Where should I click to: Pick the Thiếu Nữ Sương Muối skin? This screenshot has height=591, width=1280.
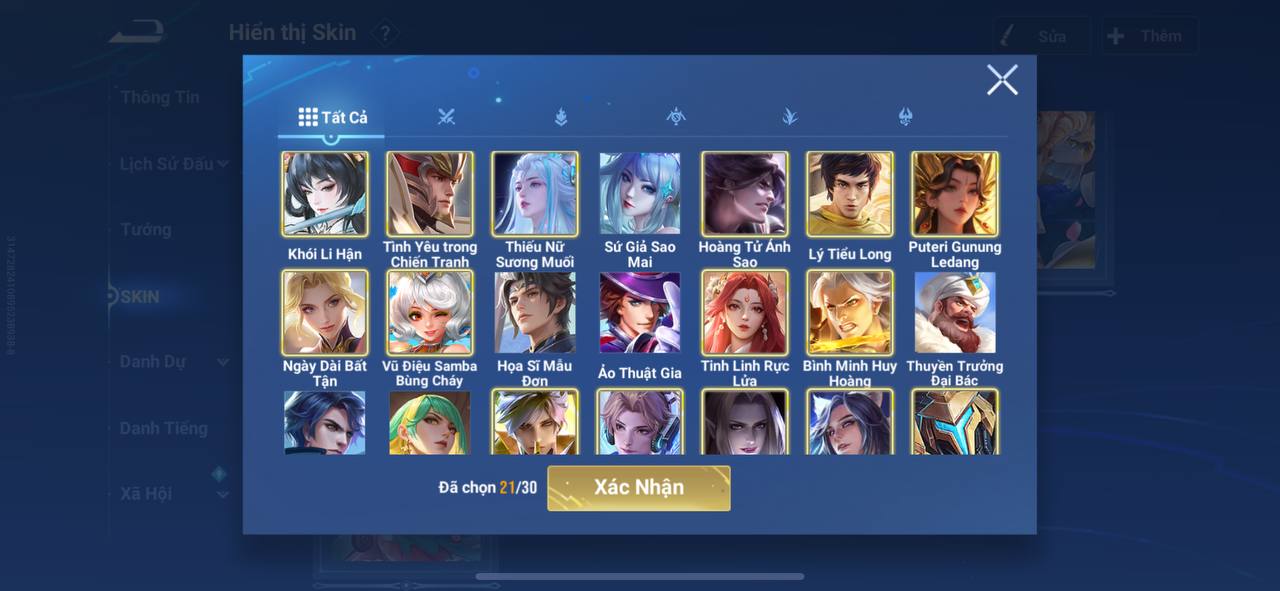click(x=535, y=194)
